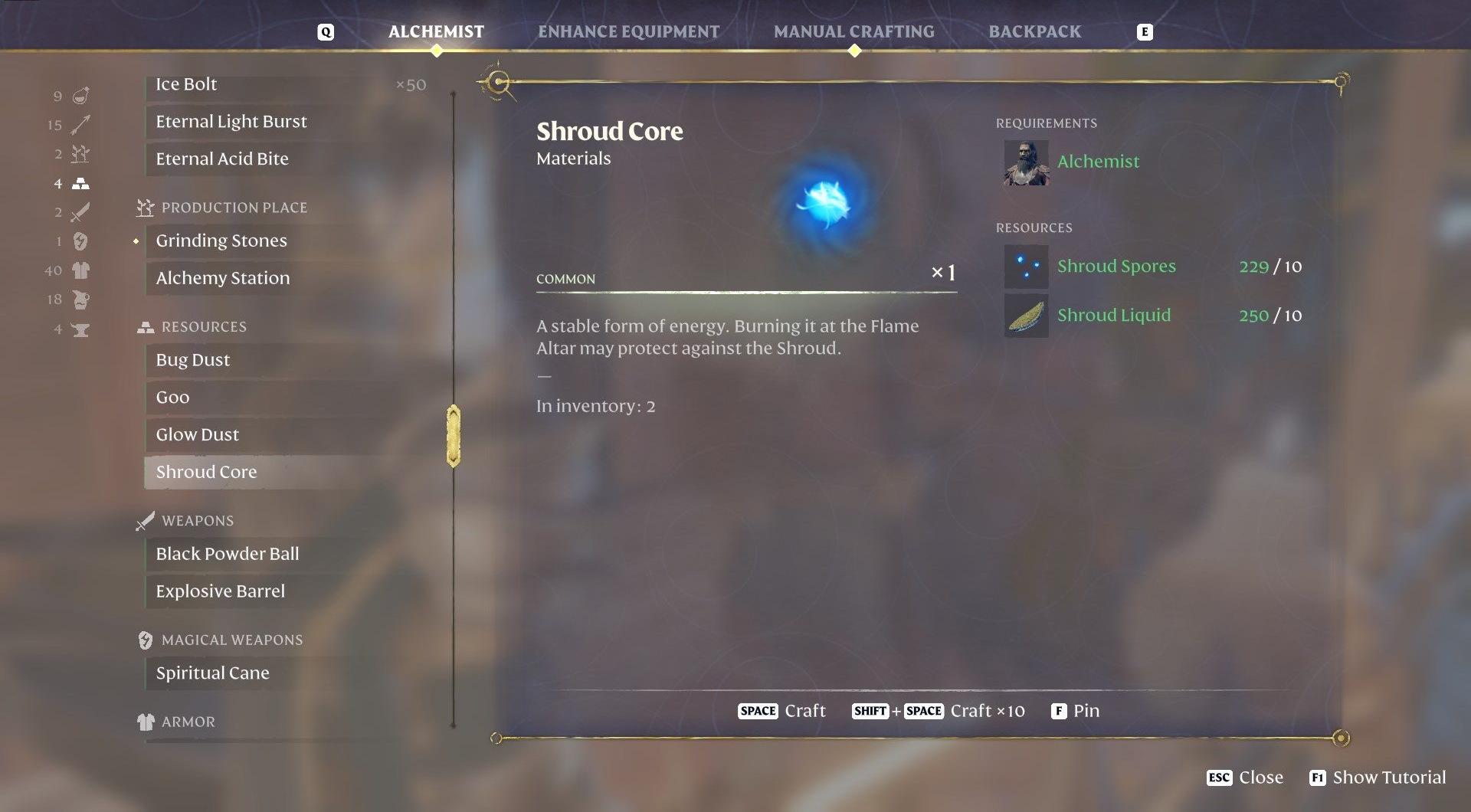Select the potion category filter icon
The width and height of the screenshot is (1471, 812).
pos(80,96)
